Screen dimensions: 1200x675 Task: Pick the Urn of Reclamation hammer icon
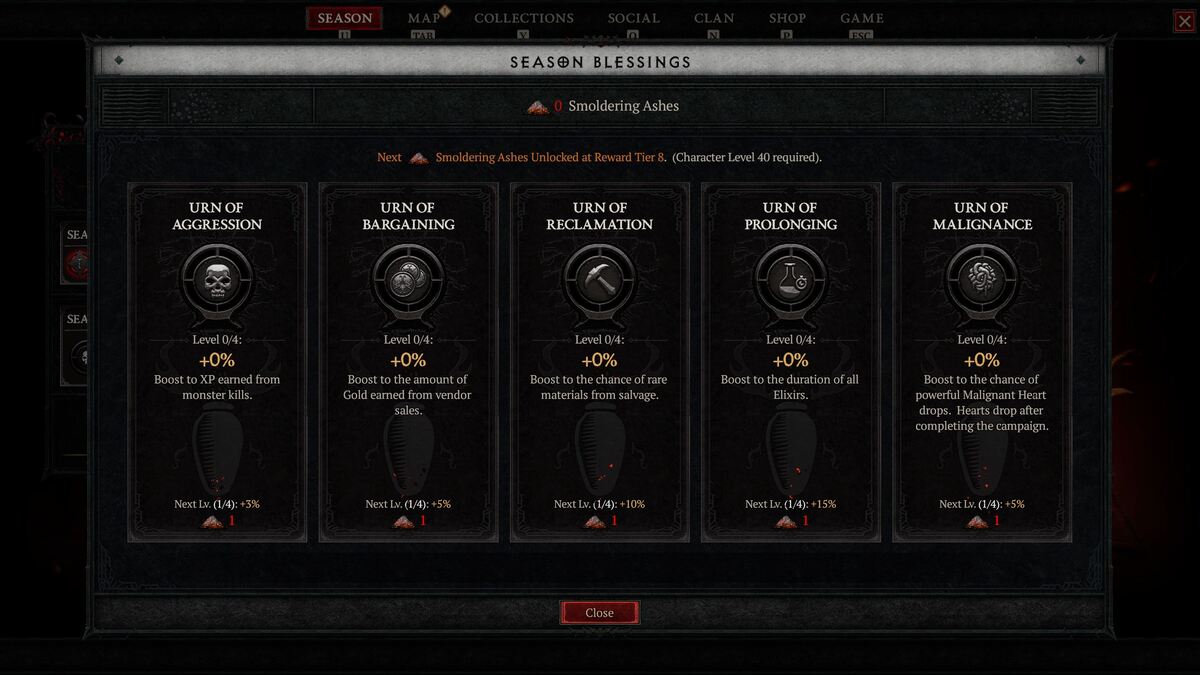click(599, 279)
